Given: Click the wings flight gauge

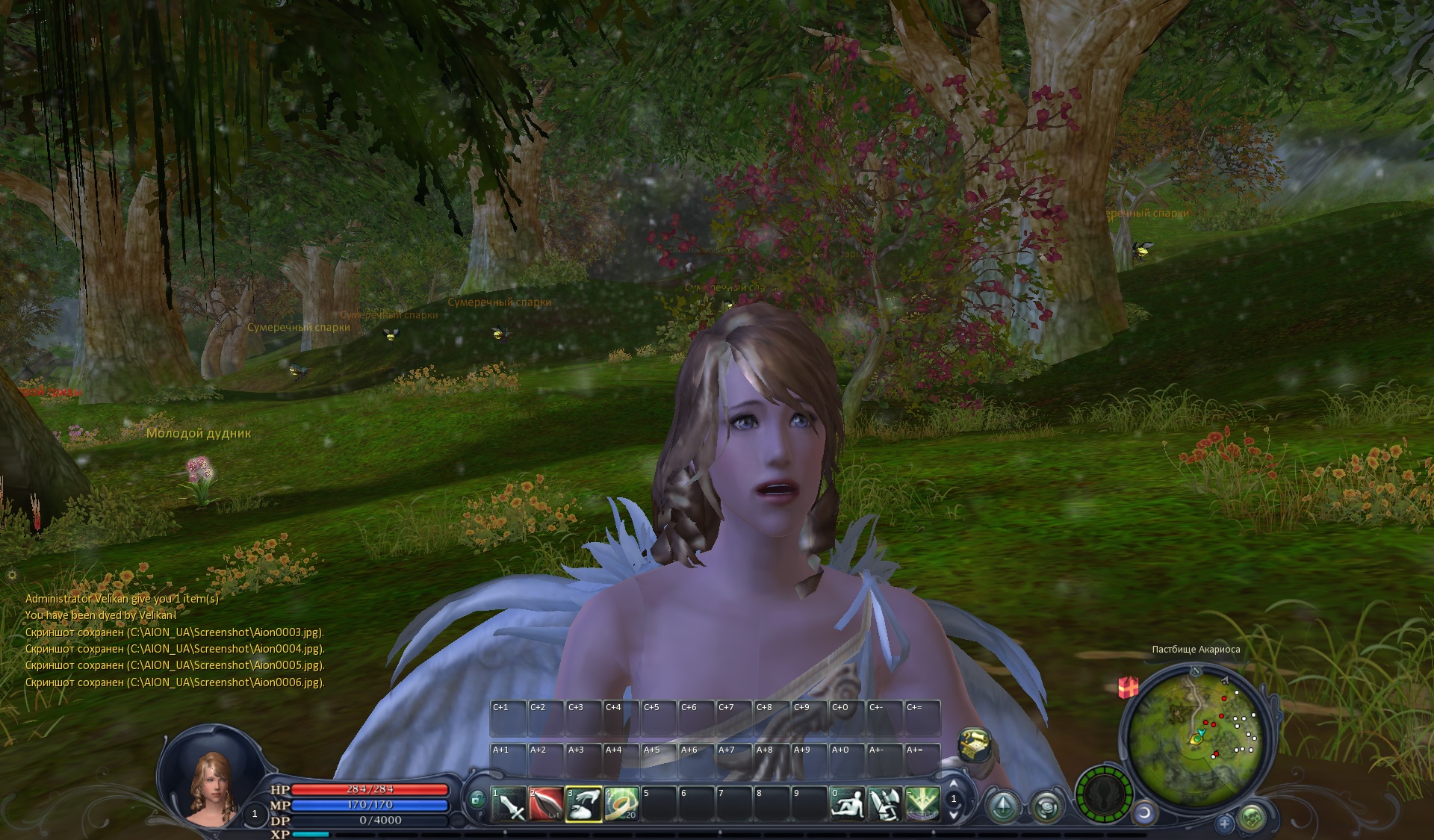Looking at the screenshot, I should [x=1104, y=794].
